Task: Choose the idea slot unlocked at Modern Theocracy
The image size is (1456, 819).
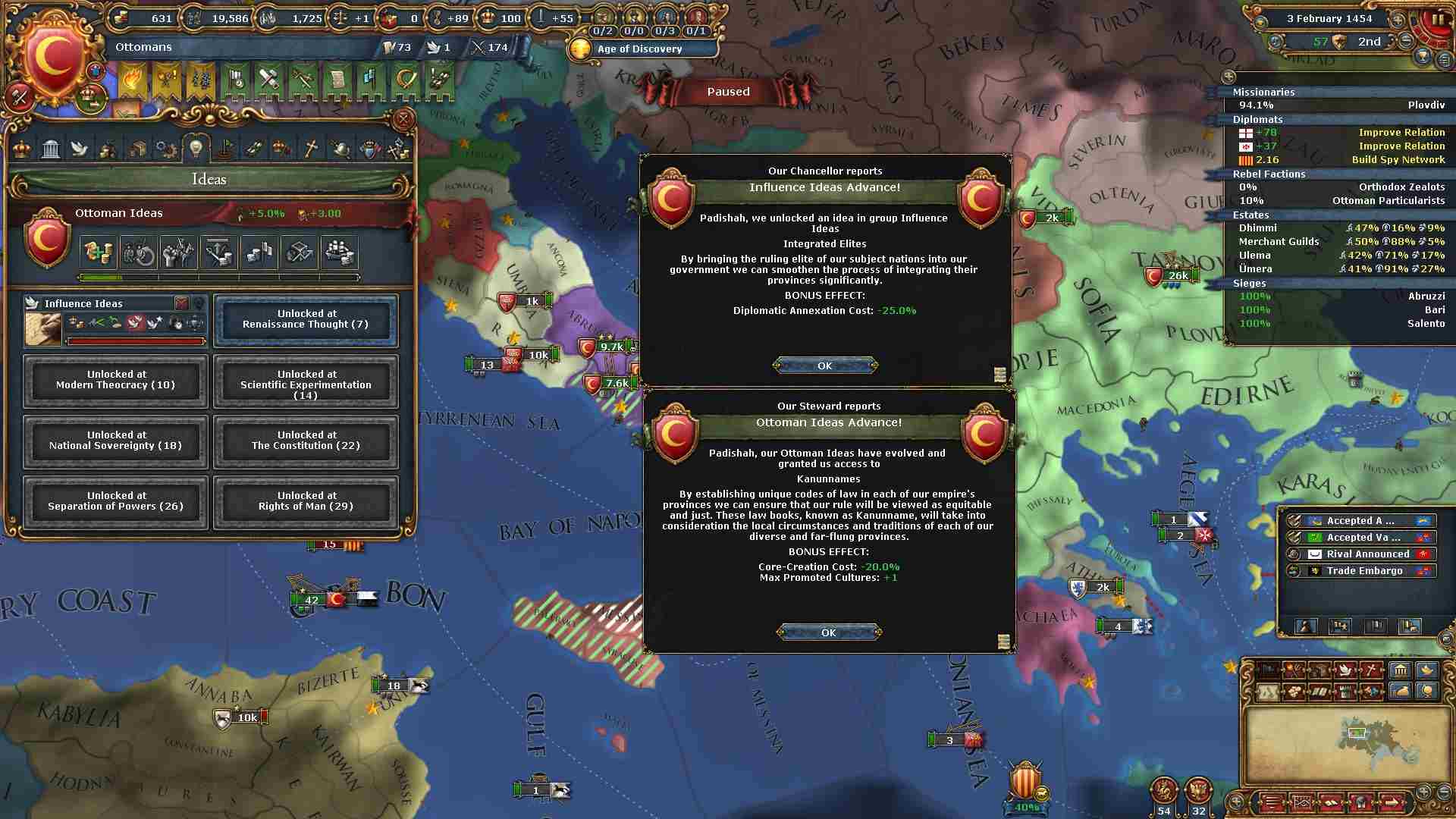Action: (x=115, y=380)
